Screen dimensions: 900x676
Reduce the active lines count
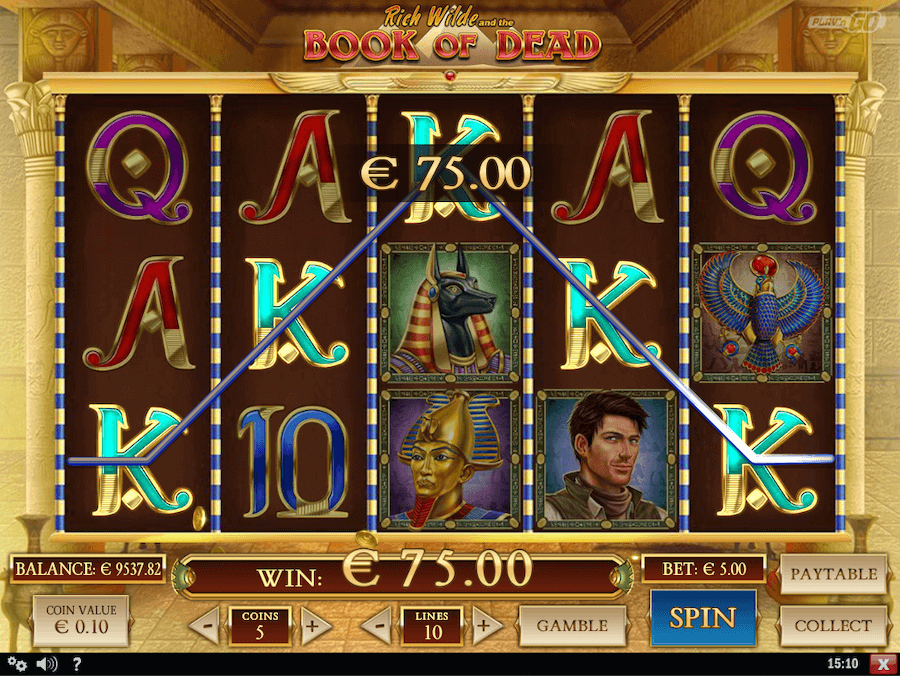tap(376, 627)
